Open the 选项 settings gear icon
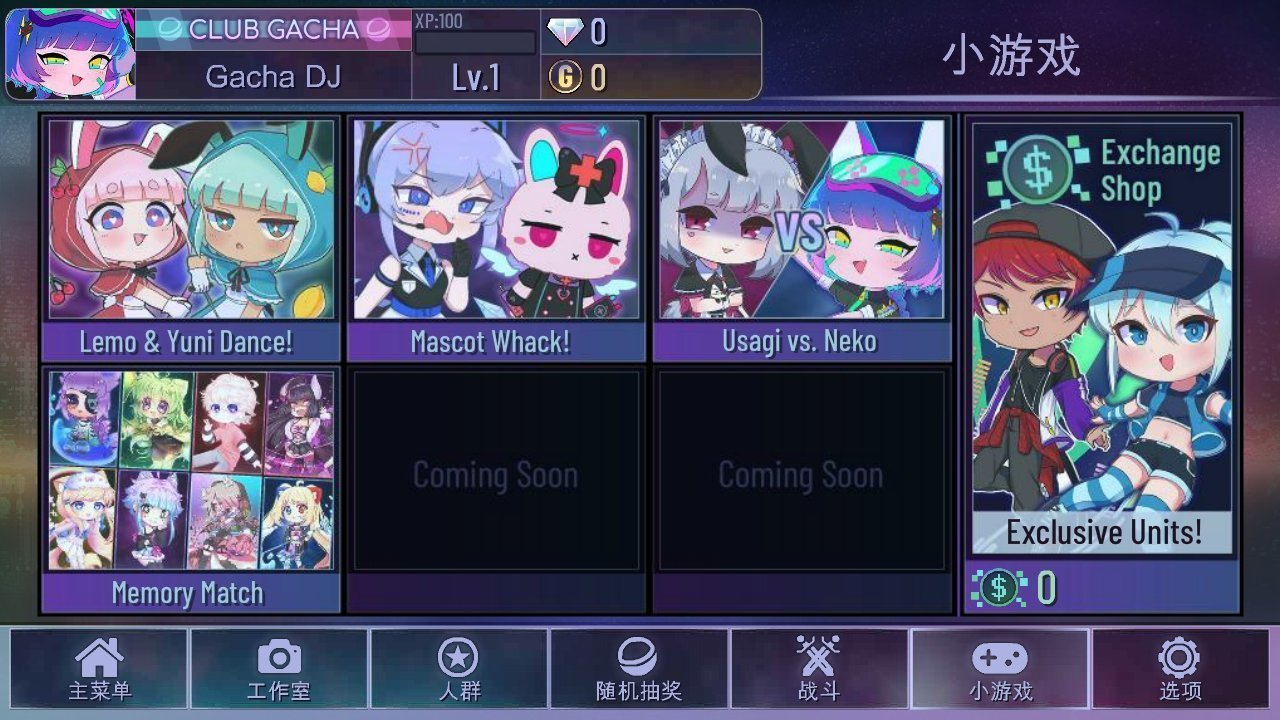 click(1180, 668)
